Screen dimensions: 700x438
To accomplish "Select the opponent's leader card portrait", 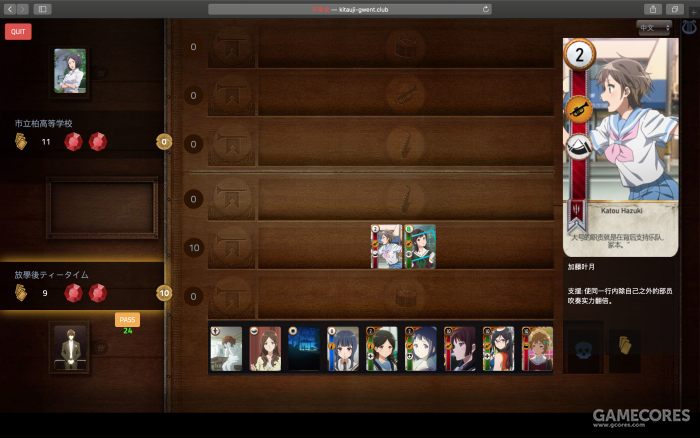I will (70, 70).
